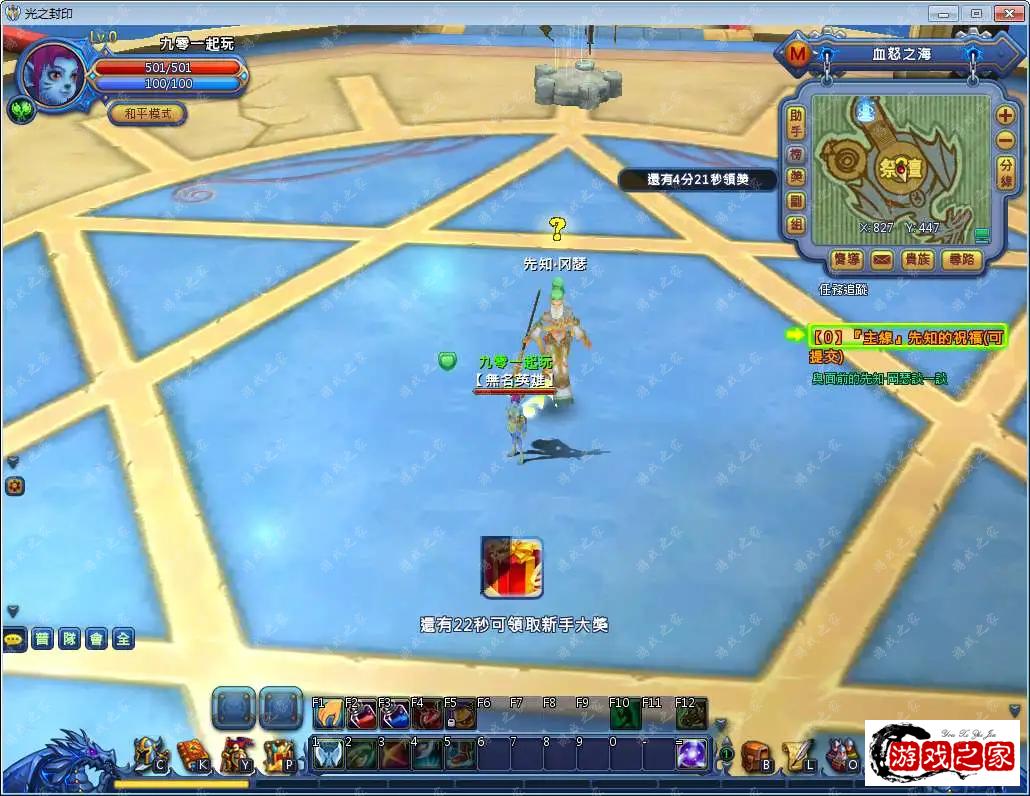Open the quest scroll icon labeled L
Screen dimensions: 1030x796
(x=799, y=754)
